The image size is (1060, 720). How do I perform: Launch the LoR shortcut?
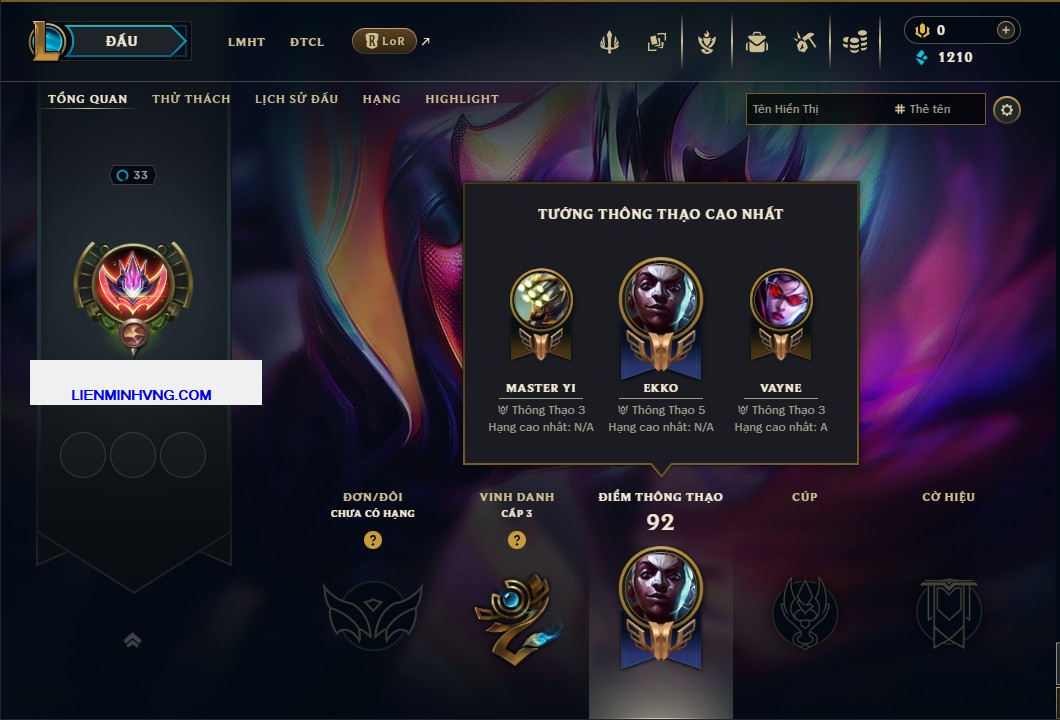pyautogui.click(x=385, y=41)
